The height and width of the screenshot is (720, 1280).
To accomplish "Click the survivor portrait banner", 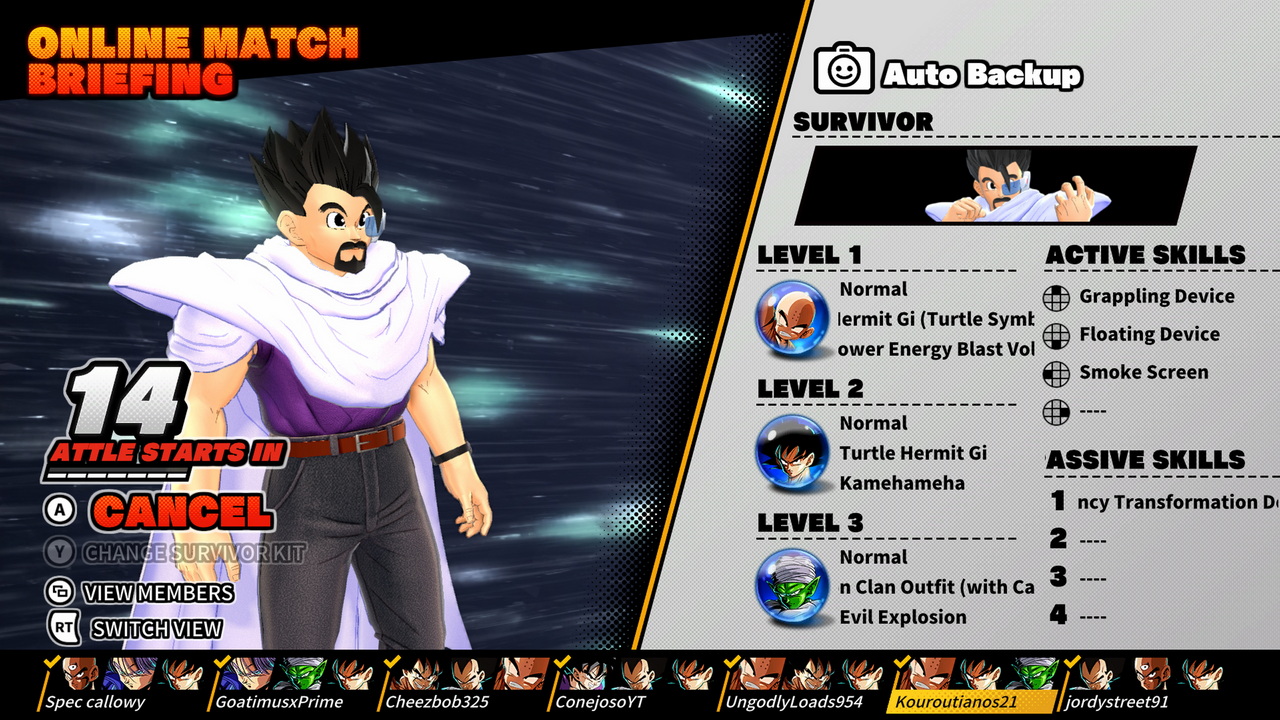I will (x=996, y=186).
